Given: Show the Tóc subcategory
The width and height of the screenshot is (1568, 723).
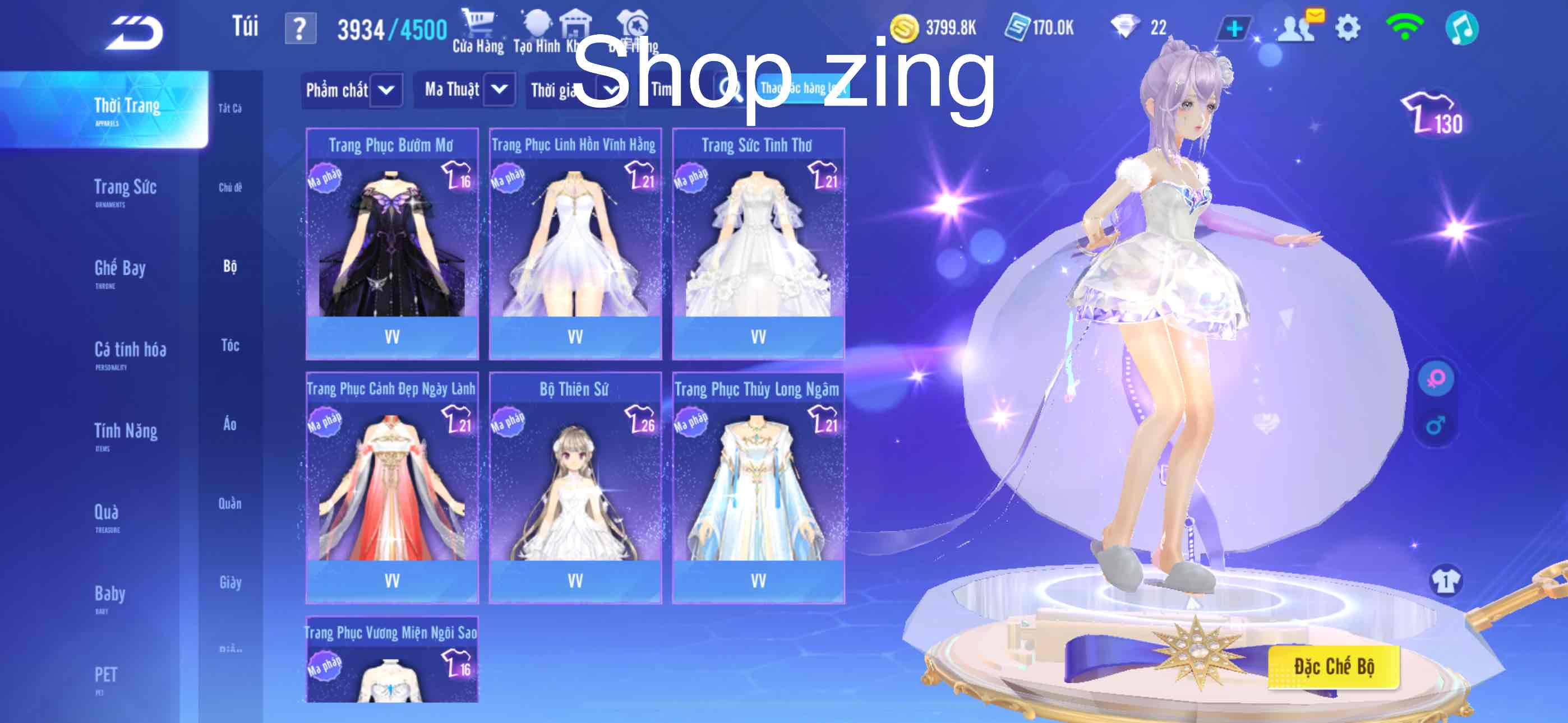Looking at the screenshot, I should click(x=230, y=346).
